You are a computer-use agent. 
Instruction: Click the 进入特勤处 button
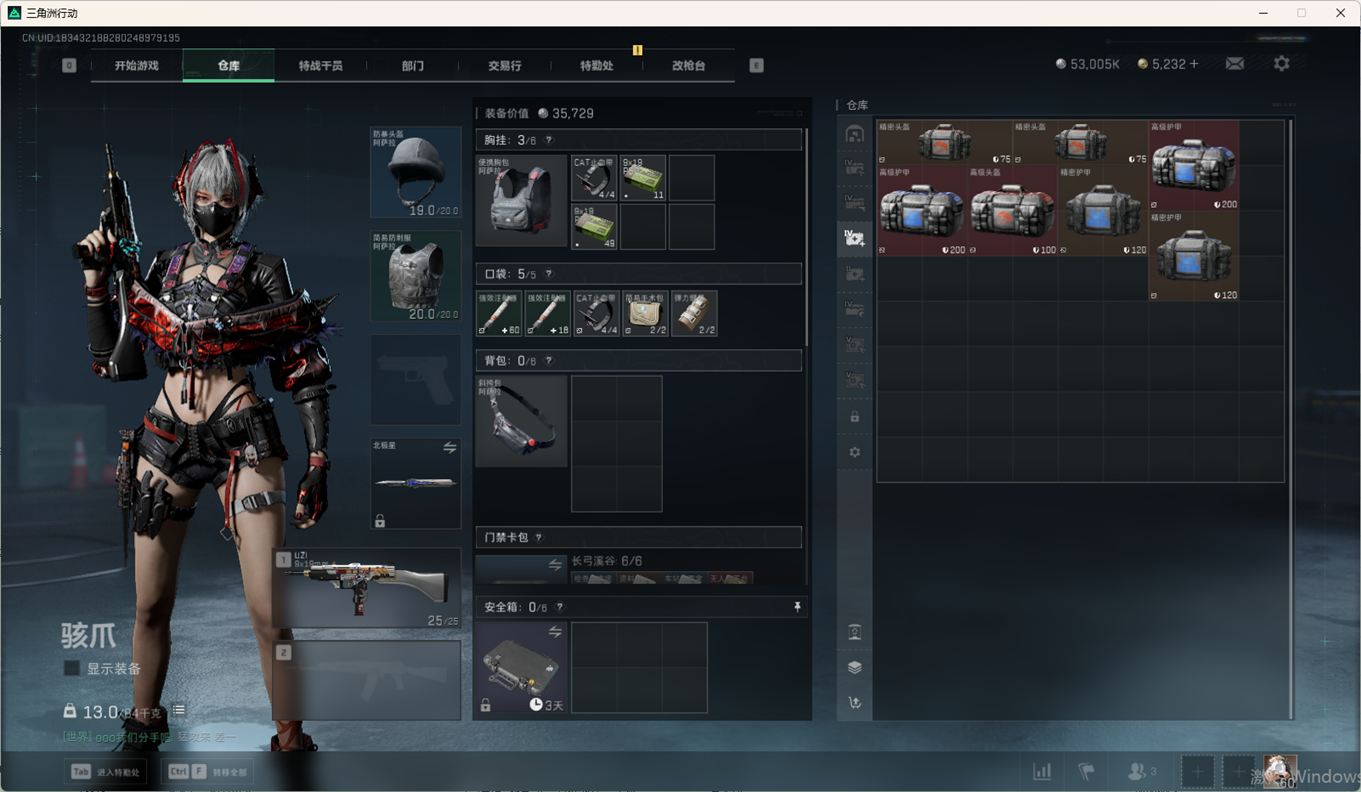pos(106,772)
